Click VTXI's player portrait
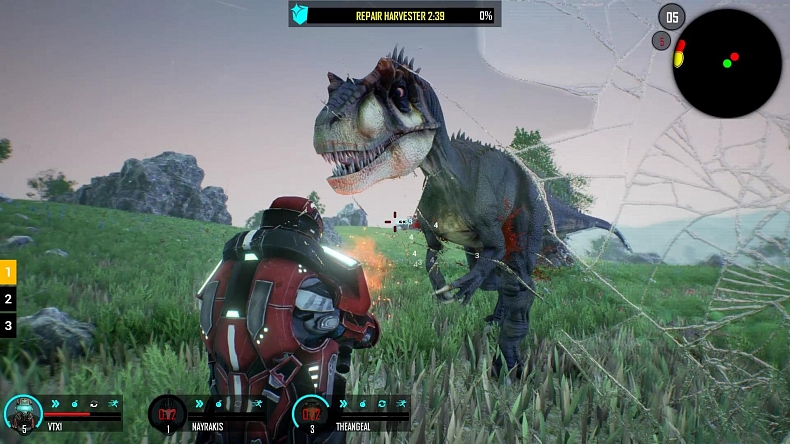This screenshot has height=444, width=790. [x=23, y=413]
